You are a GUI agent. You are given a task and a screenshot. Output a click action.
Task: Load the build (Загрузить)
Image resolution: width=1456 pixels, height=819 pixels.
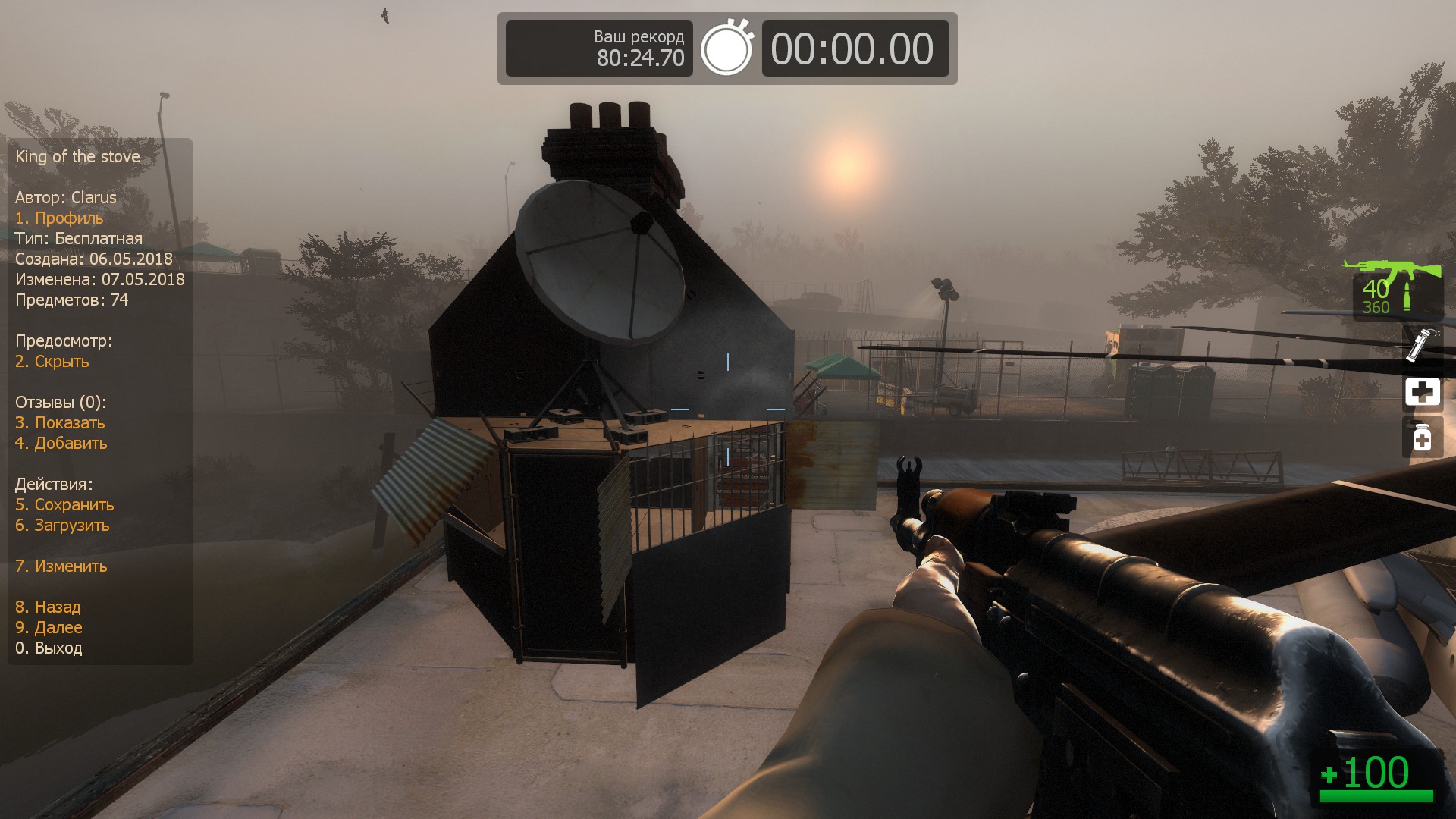click(x=62, y=526)
